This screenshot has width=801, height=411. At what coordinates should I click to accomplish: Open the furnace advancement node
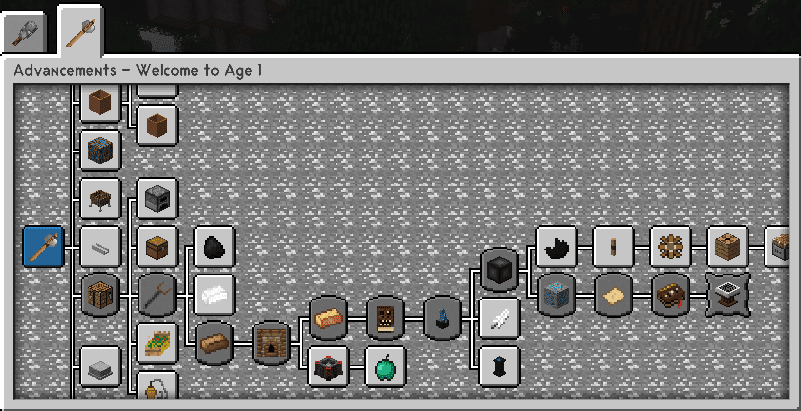tap(157, 198)
